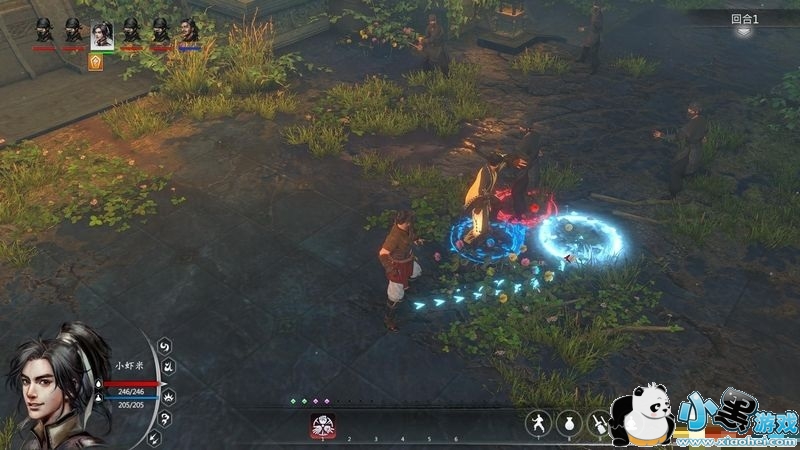Click the crossed-arrows icon at the bottom of the arc
This screenshot has width=800, height=450.
pos(154,437)
